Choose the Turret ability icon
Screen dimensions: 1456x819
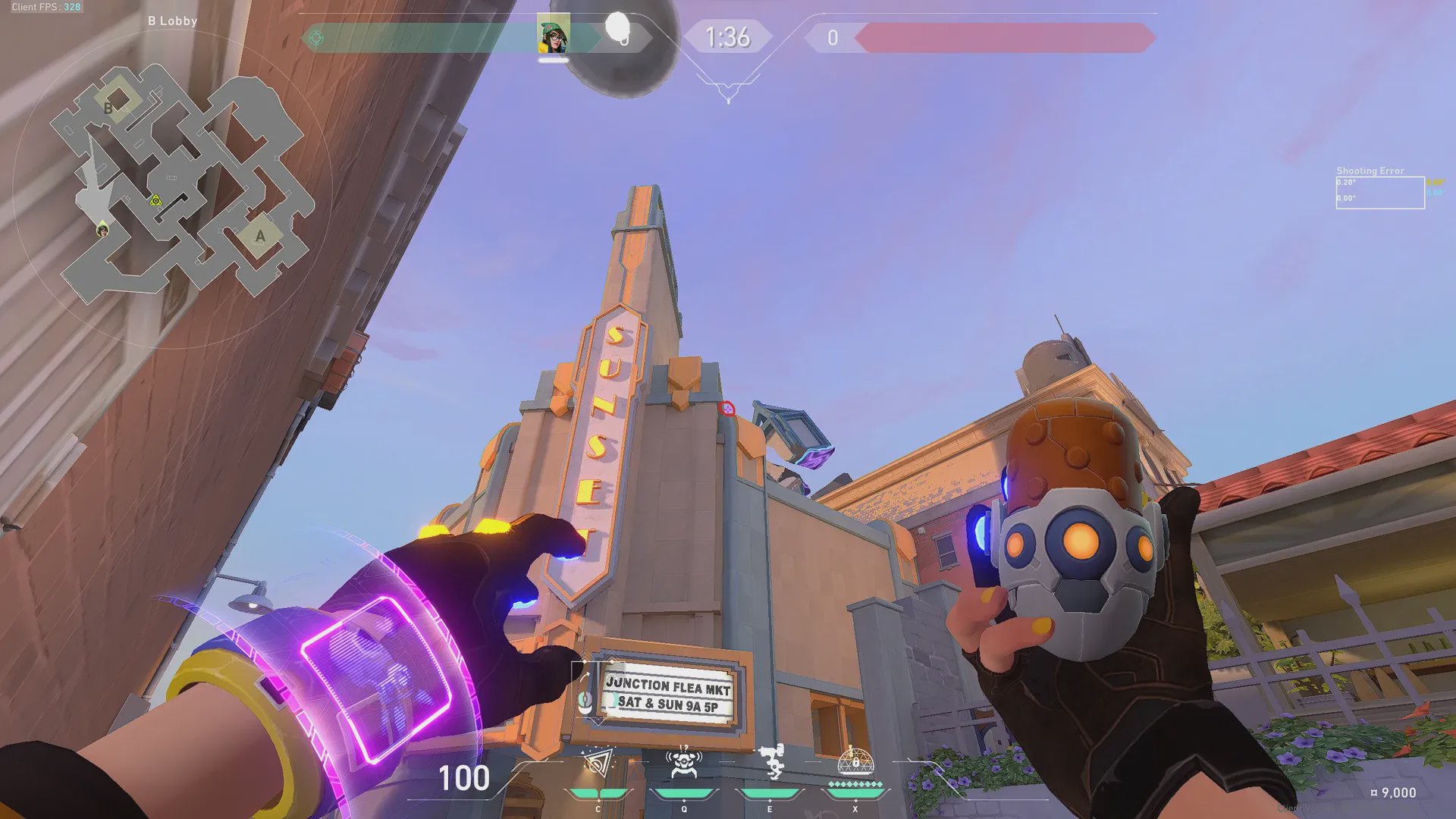click(x=770, y=762)
